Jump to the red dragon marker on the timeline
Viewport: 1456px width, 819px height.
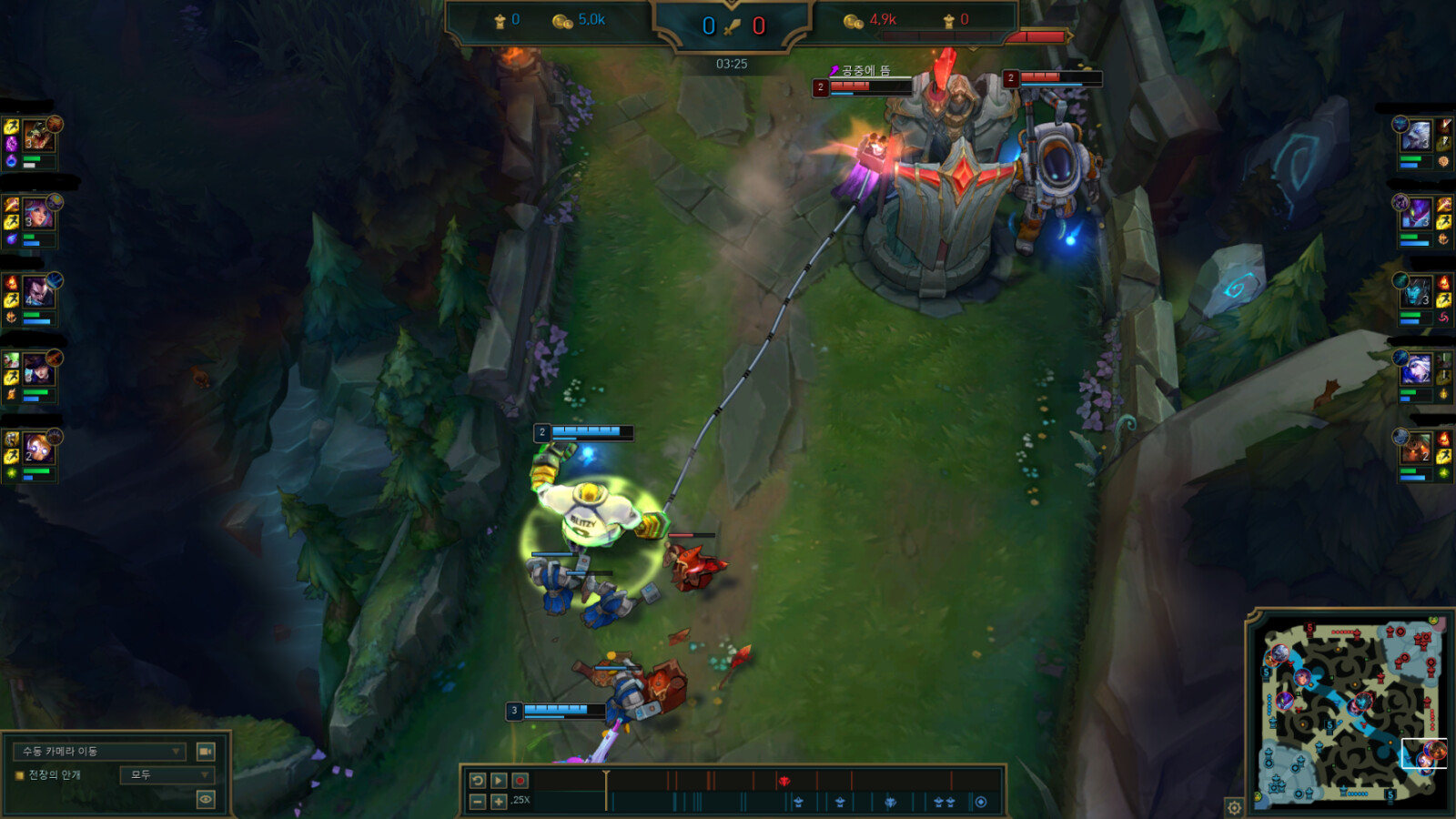(784, 781)
